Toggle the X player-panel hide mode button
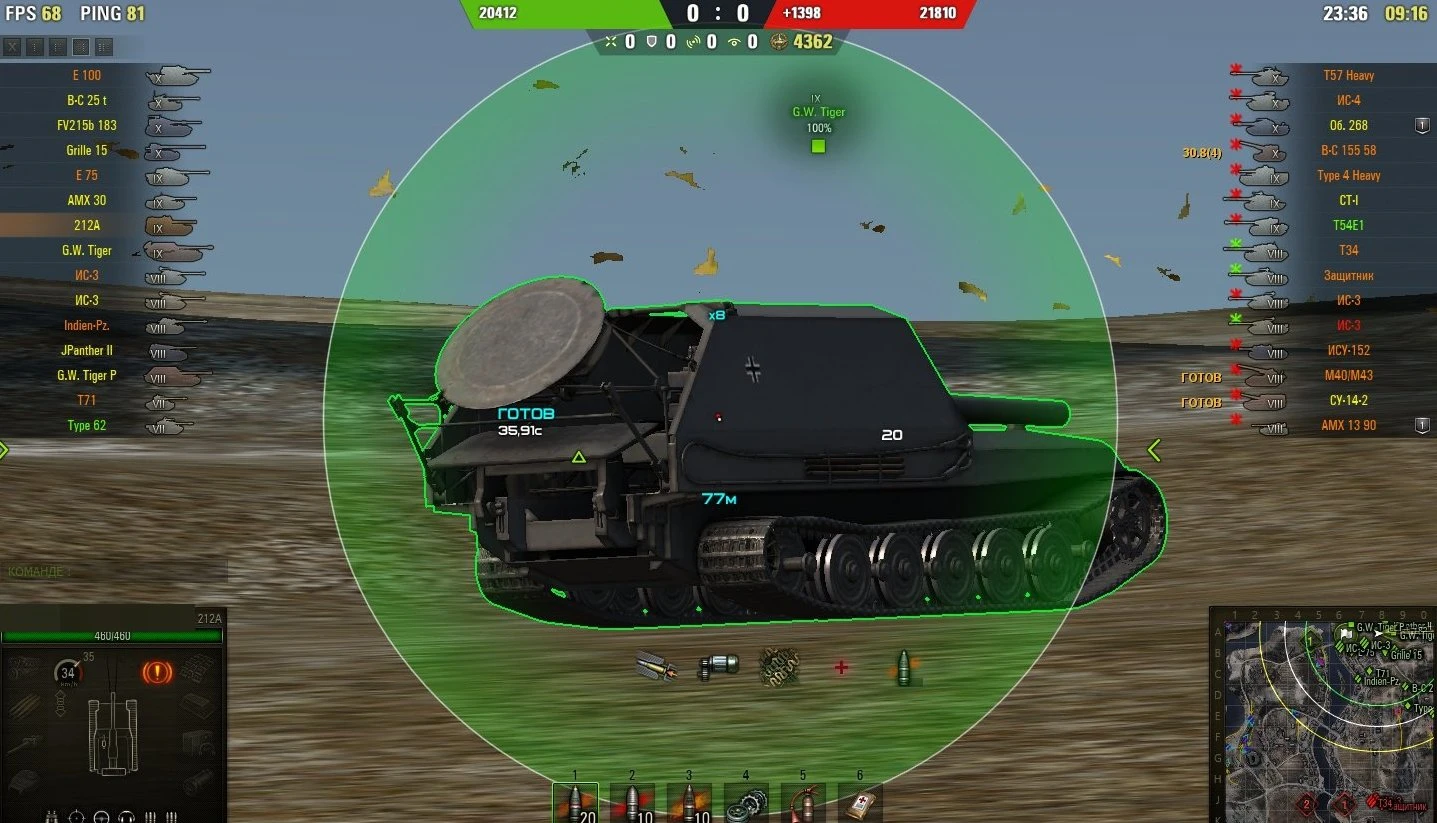 pyautogui.click(x=11, y=45)
